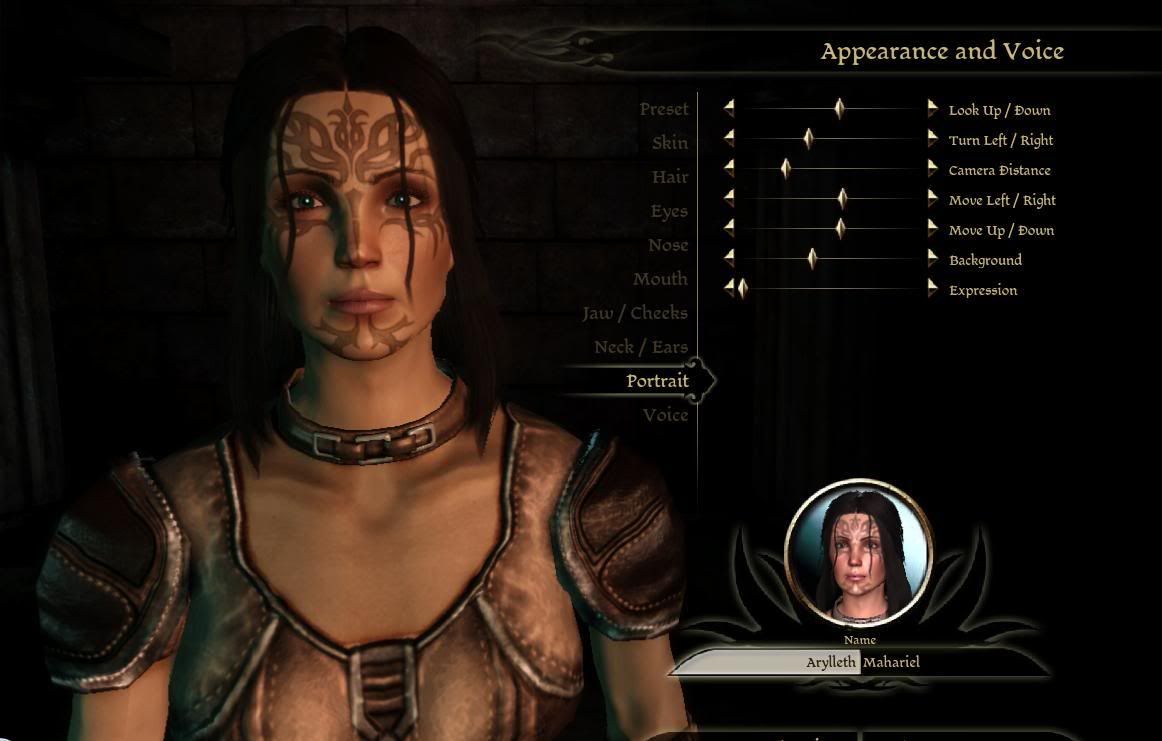Select the round character portrait preview

pos(859,553)
